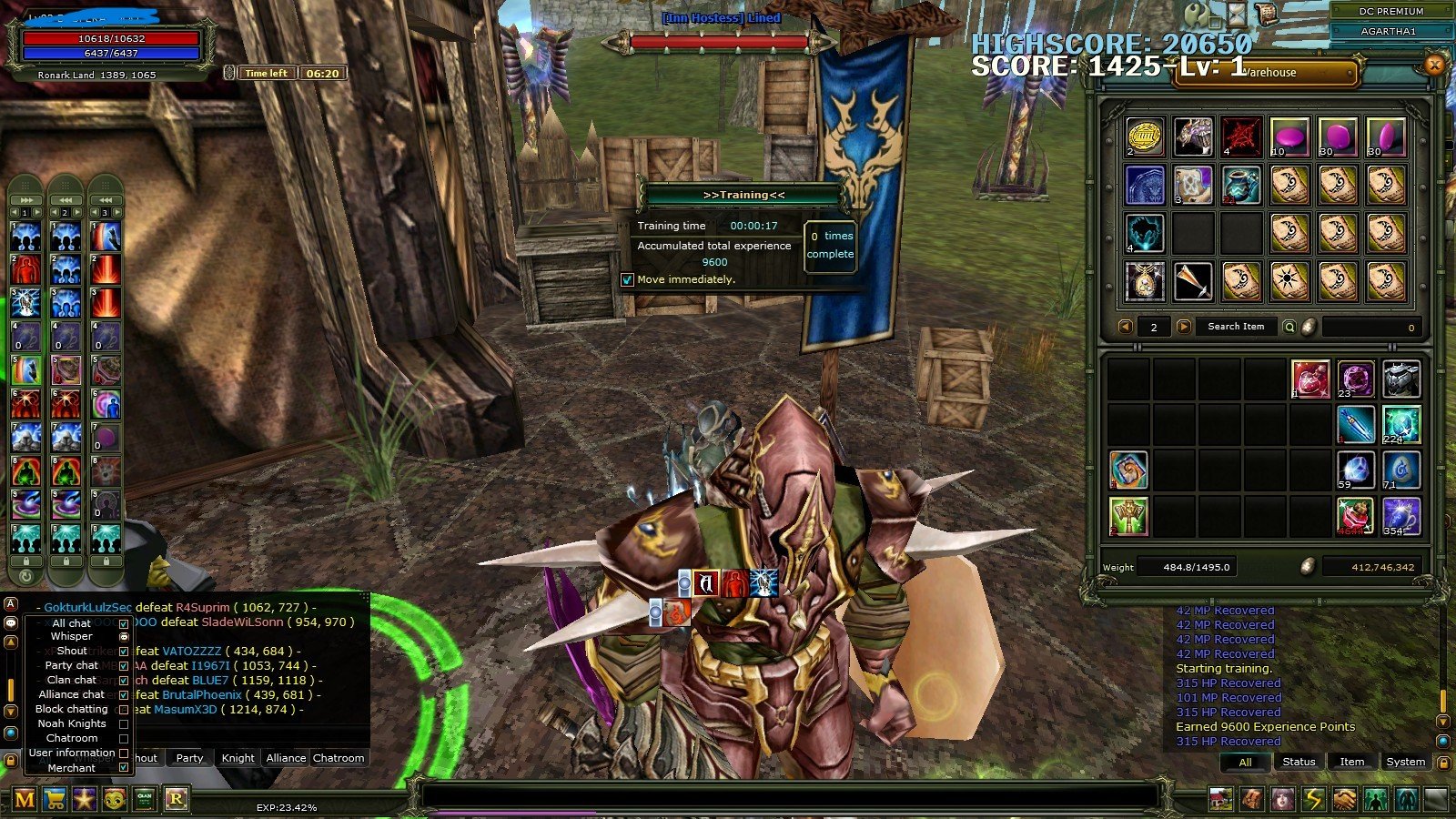Open the Party chat tab
The image size is (1456, 819).
[x=189, y=758]
